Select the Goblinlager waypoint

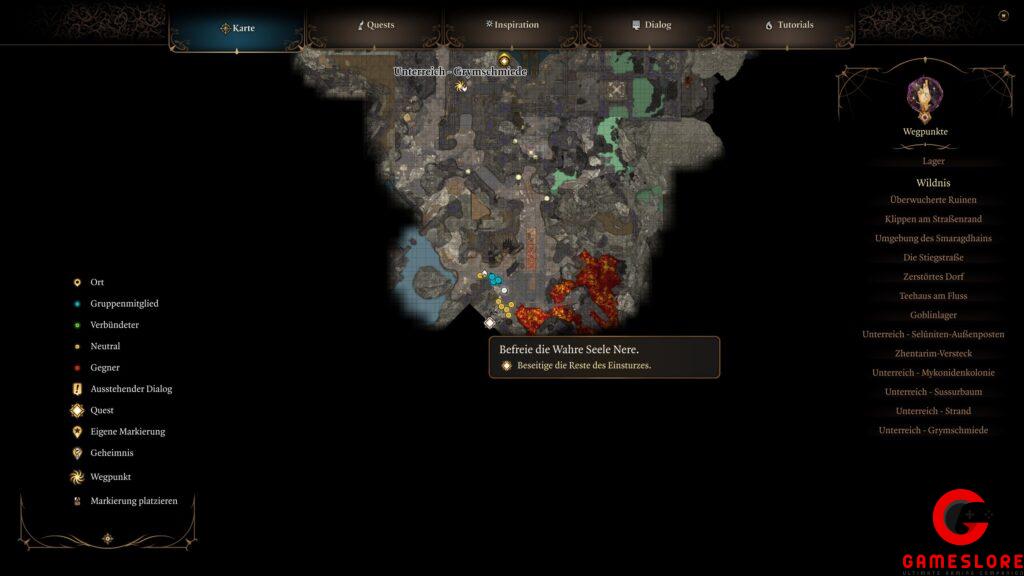point(933,315)
